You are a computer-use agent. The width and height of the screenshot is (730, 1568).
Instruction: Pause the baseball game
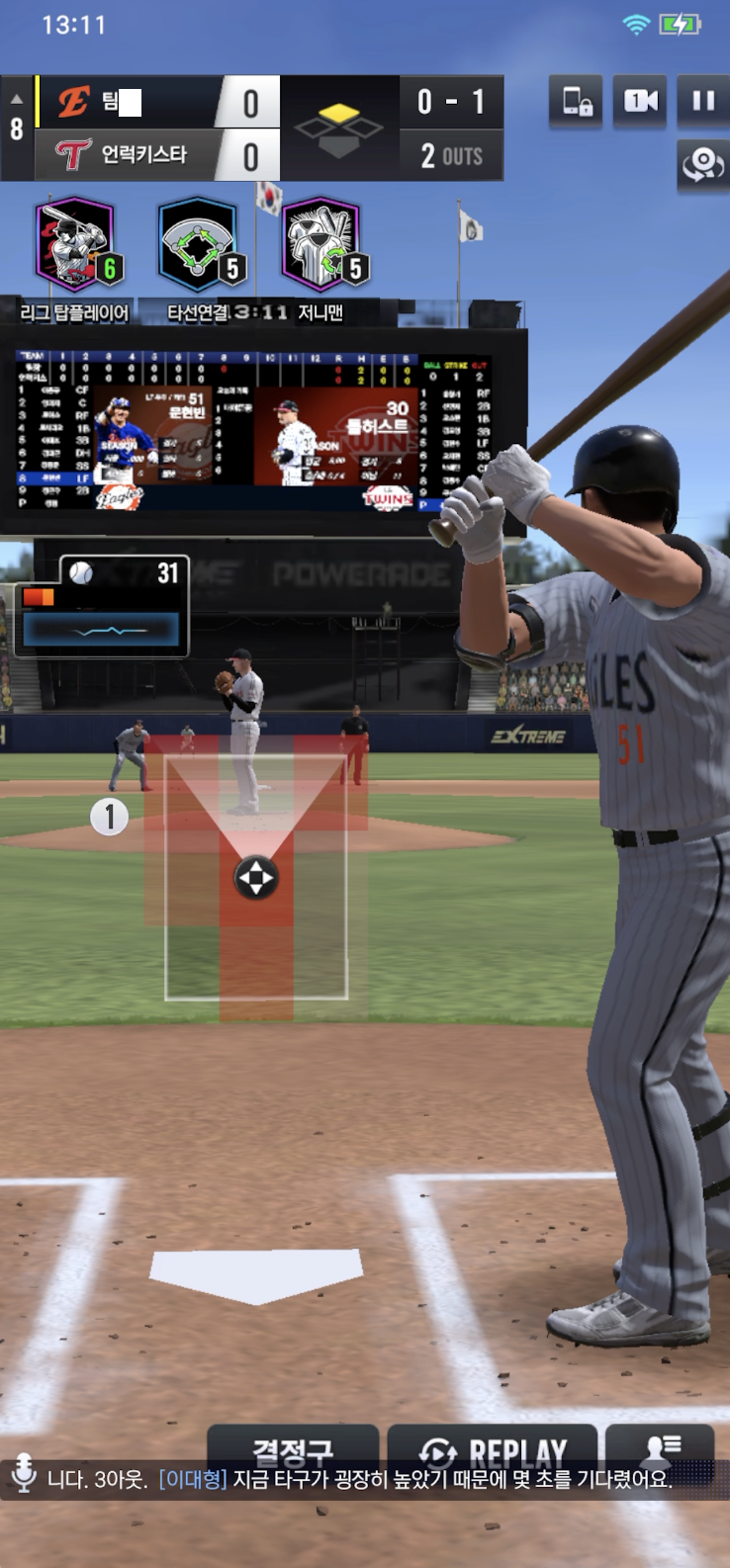pyautogui.click(x=702, y=101)
